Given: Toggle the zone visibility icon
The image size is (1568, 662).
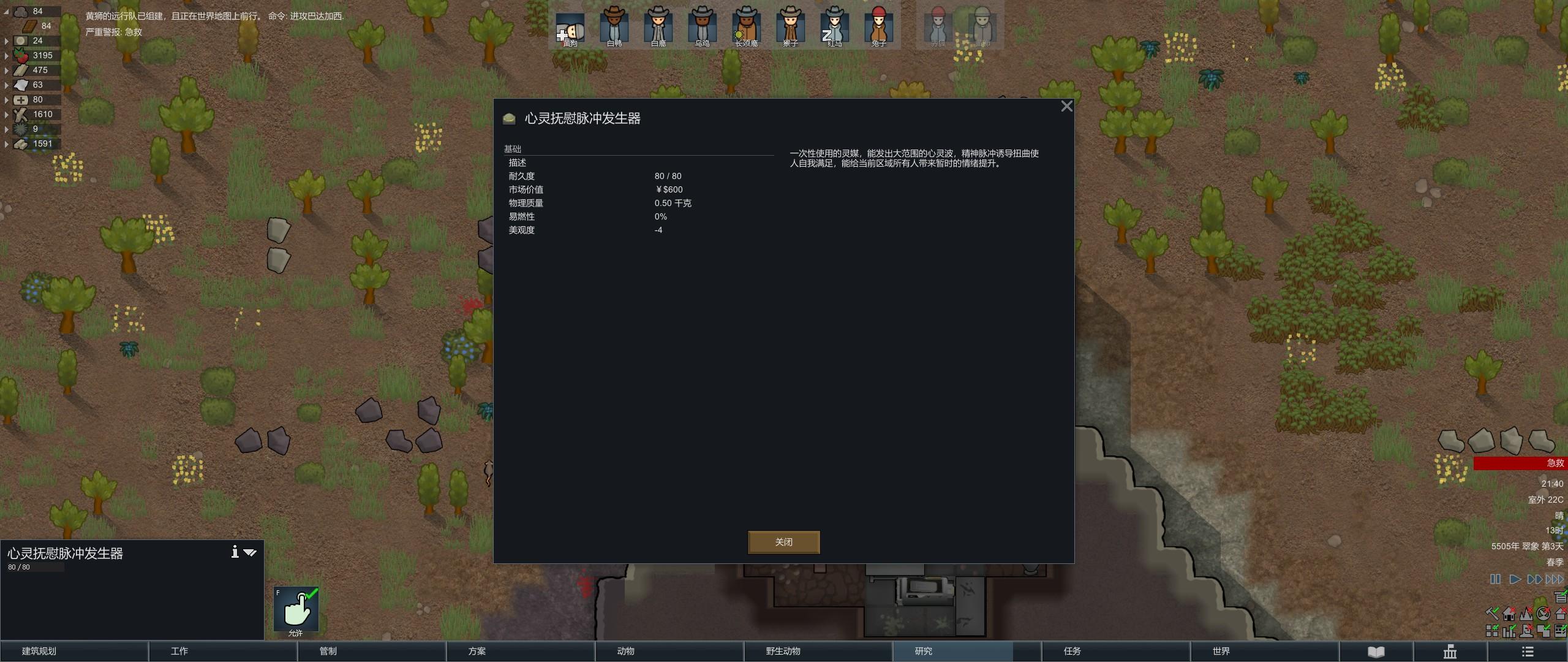Looking at the screenshot, I should (1542, 631).
